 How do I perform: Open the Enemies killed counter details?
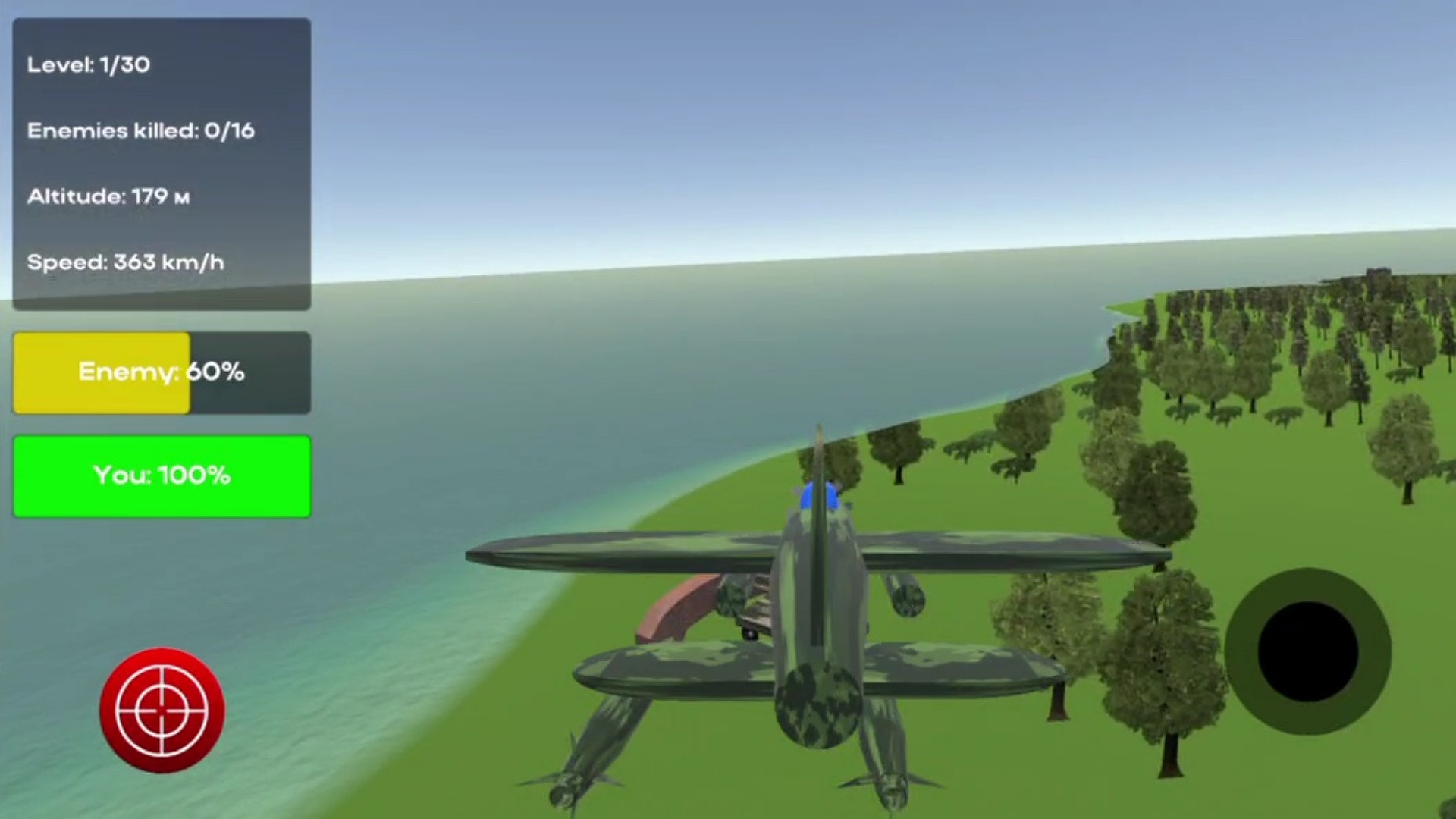[142, 130]
